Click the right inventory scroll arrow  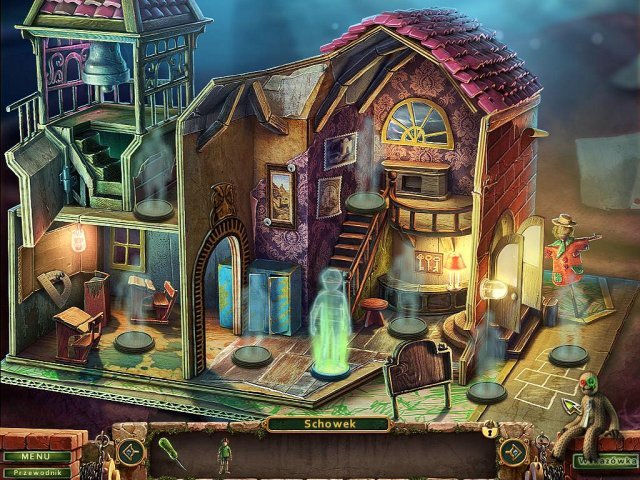(x=514, y=451)
